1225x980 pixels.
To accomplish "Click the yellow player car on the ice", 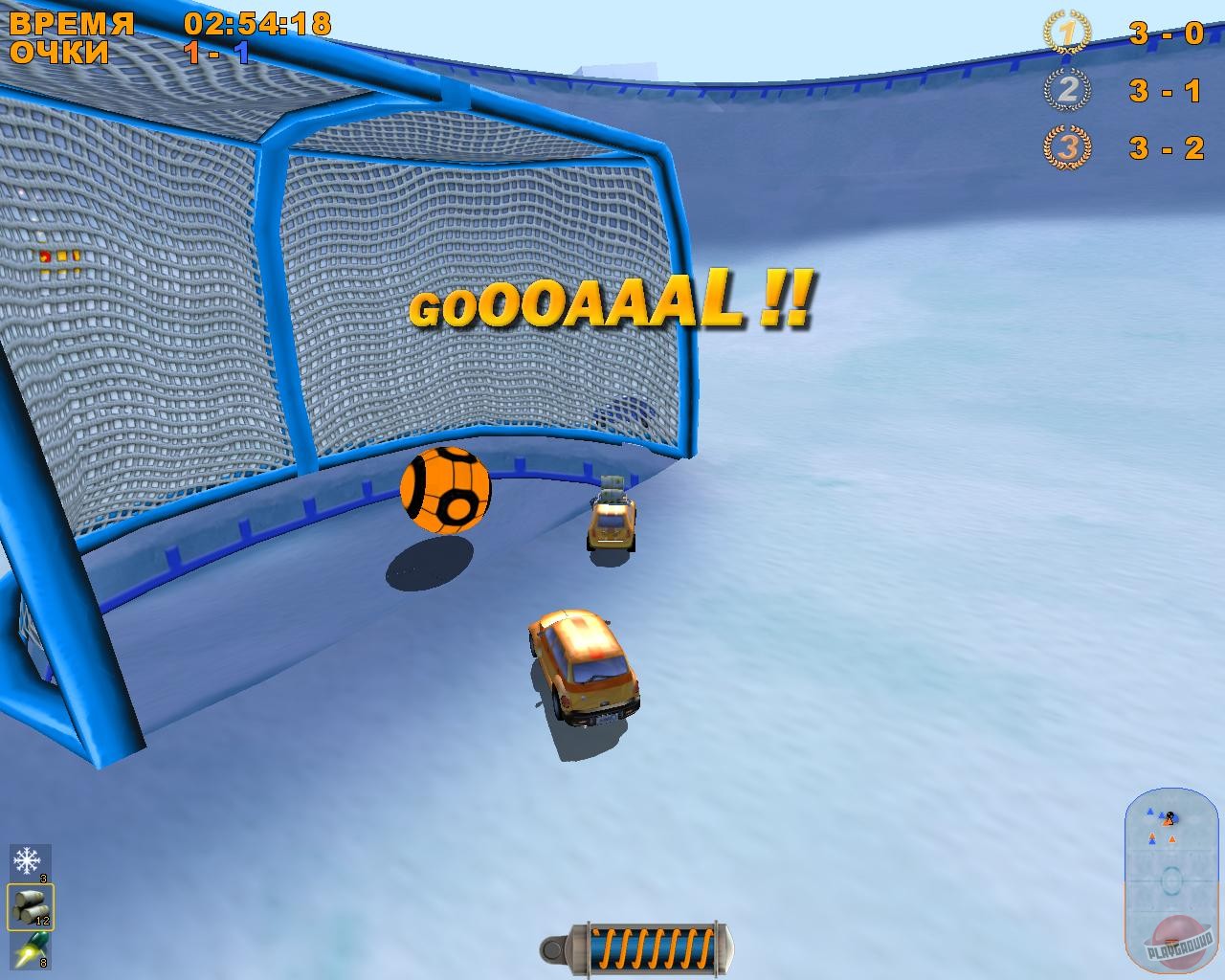I will (584, 665).
